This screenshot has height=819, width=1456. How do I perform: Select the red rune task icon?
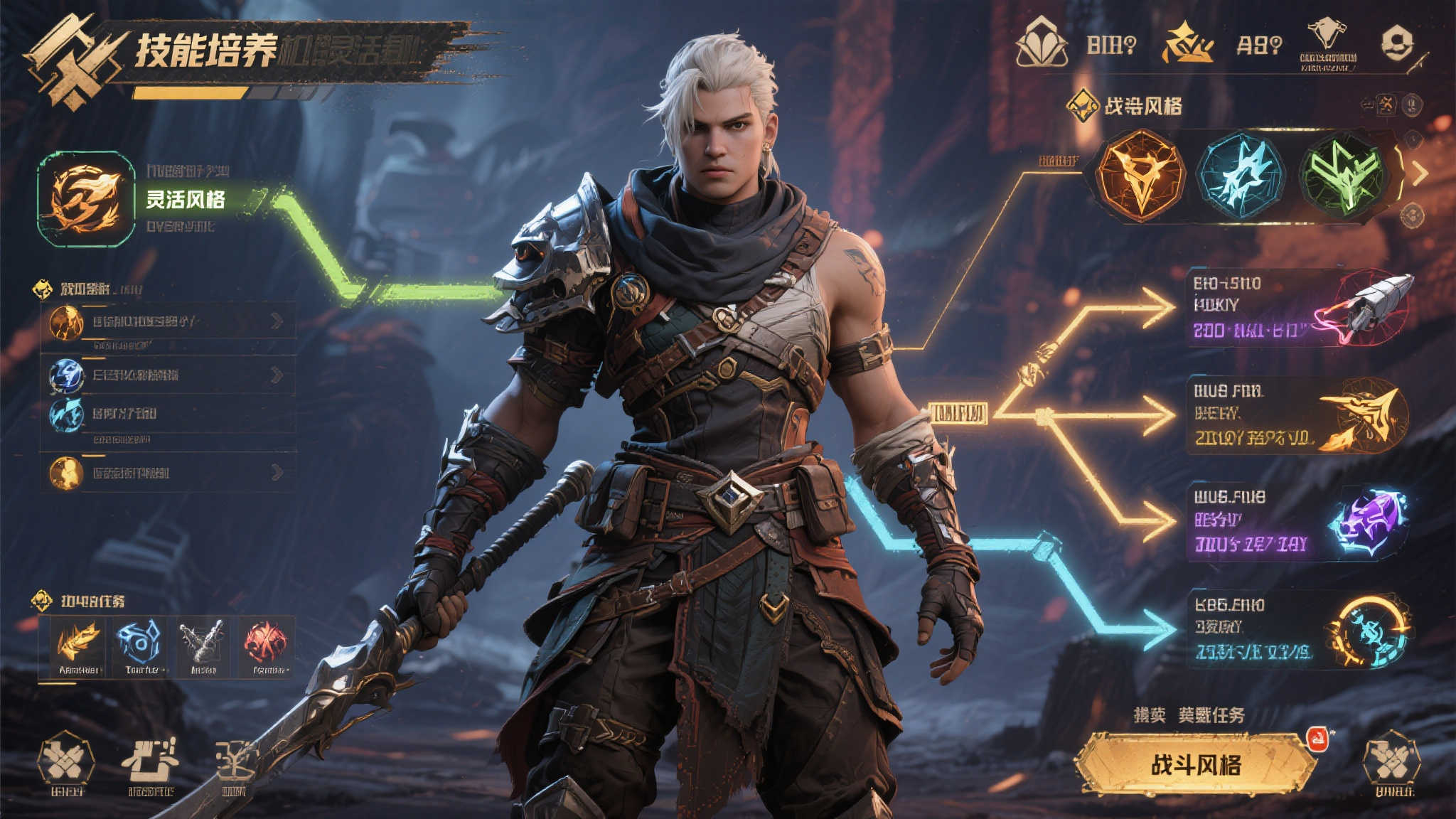pyautogui.click(x=266, y=646)
